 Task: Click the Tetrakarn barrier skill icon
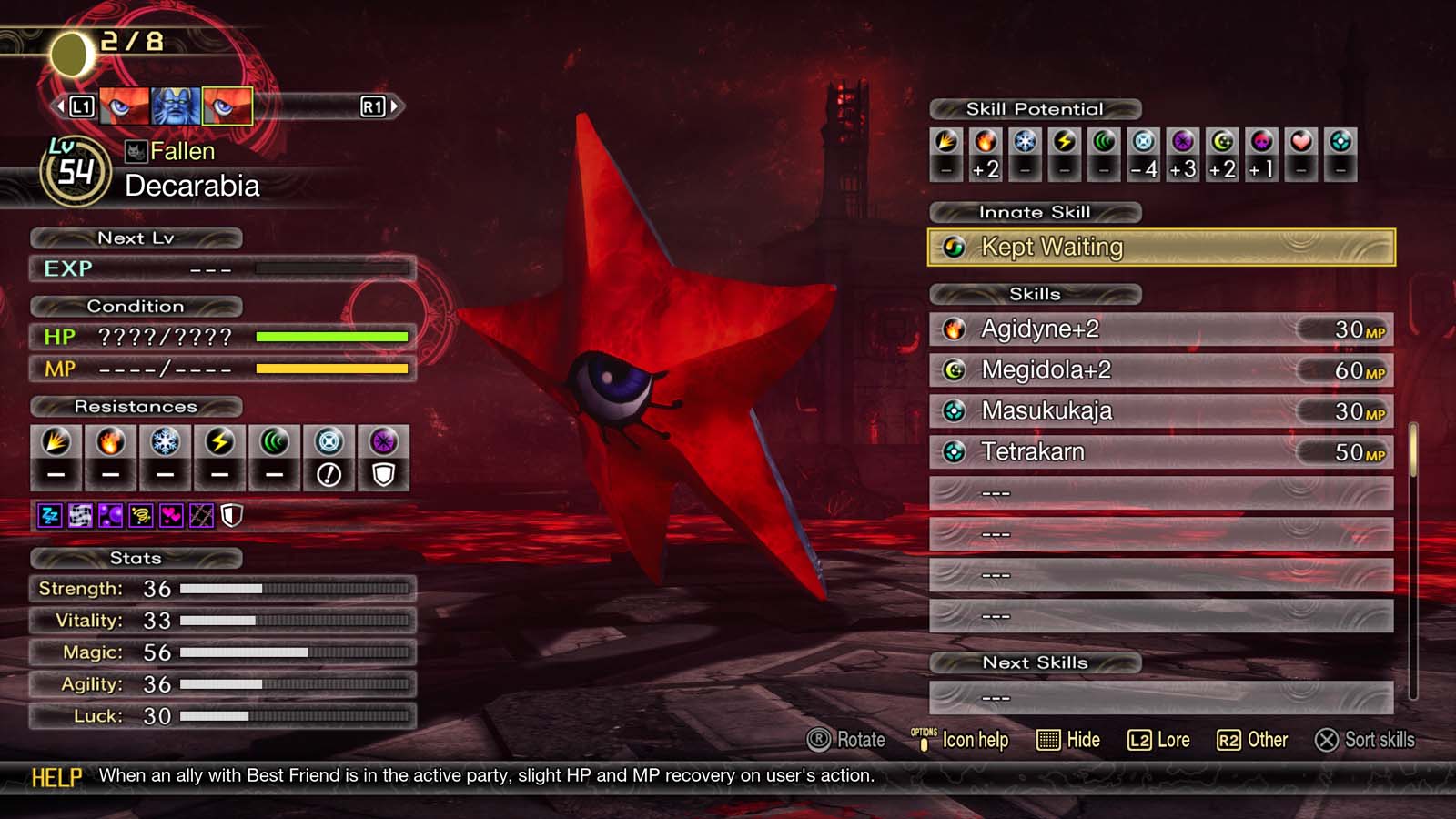pyautogui.click(x=952, y=451)
